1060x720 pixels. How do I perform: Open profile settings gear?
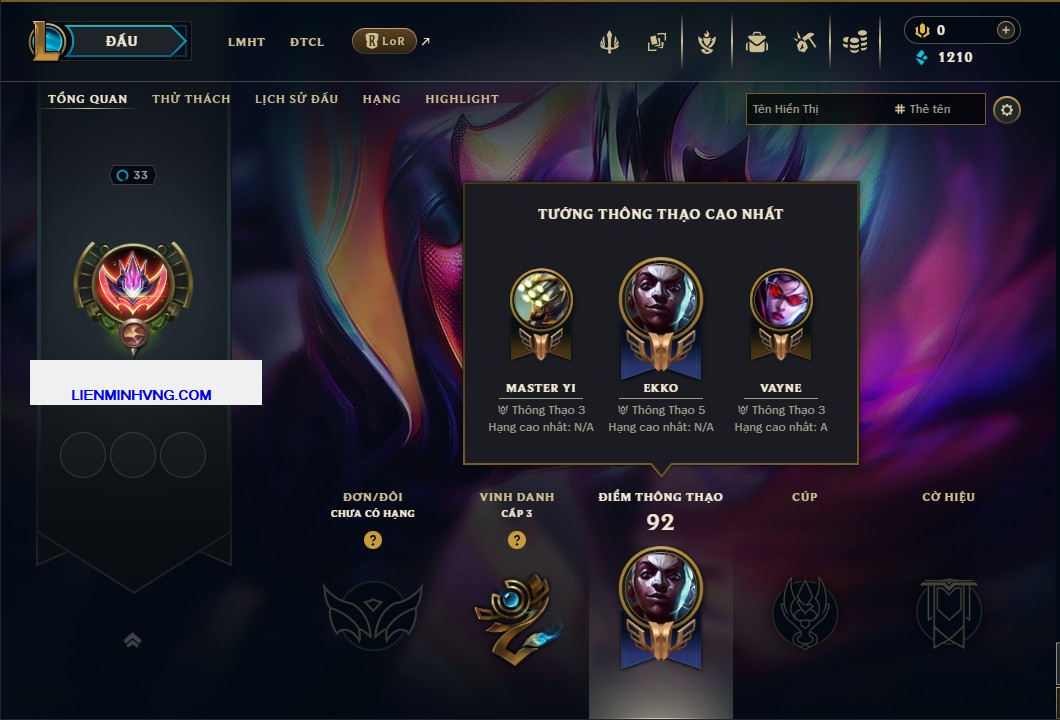(x=1007, y=109)
